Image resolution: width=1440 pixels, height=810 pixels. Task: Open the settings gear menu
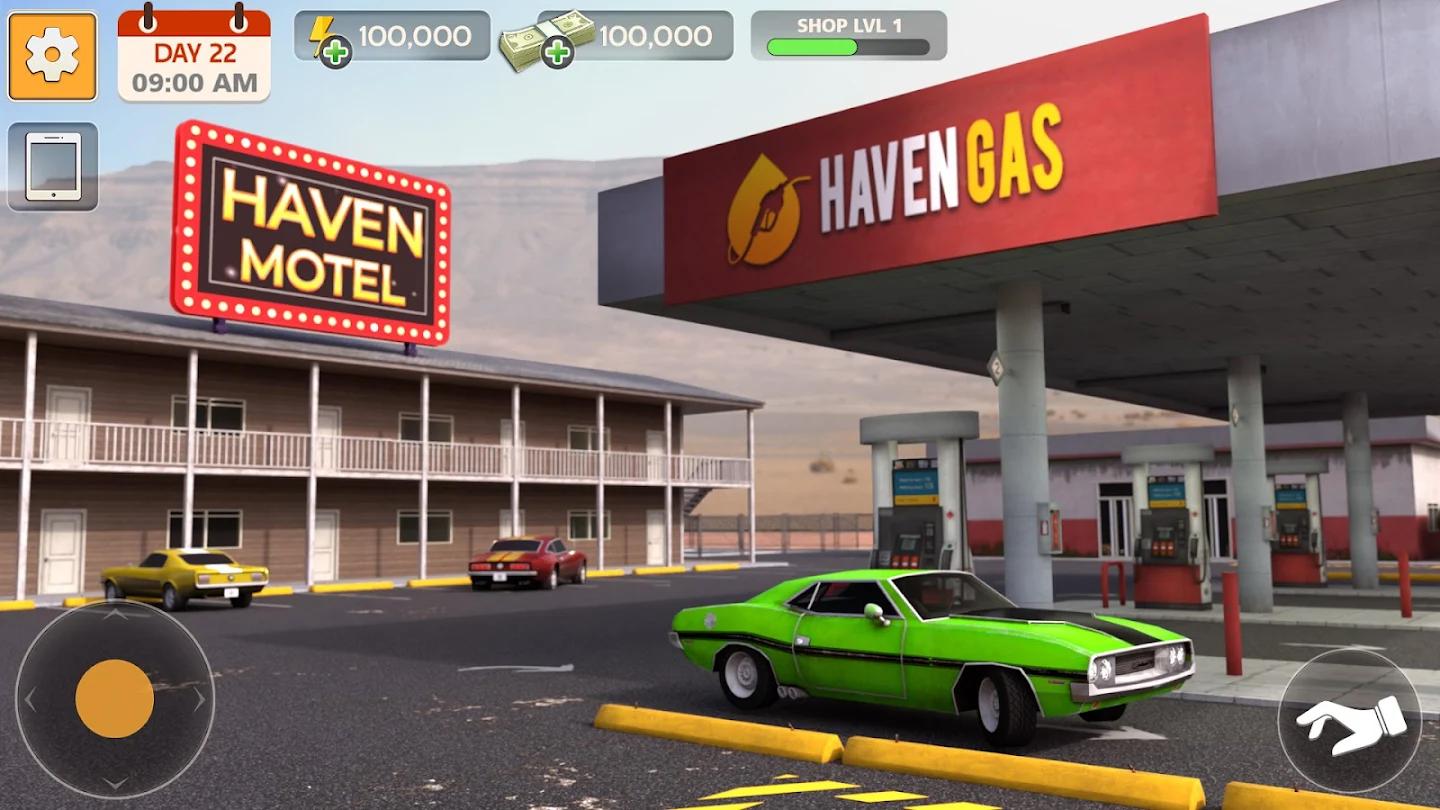click(x=51, y=54)
